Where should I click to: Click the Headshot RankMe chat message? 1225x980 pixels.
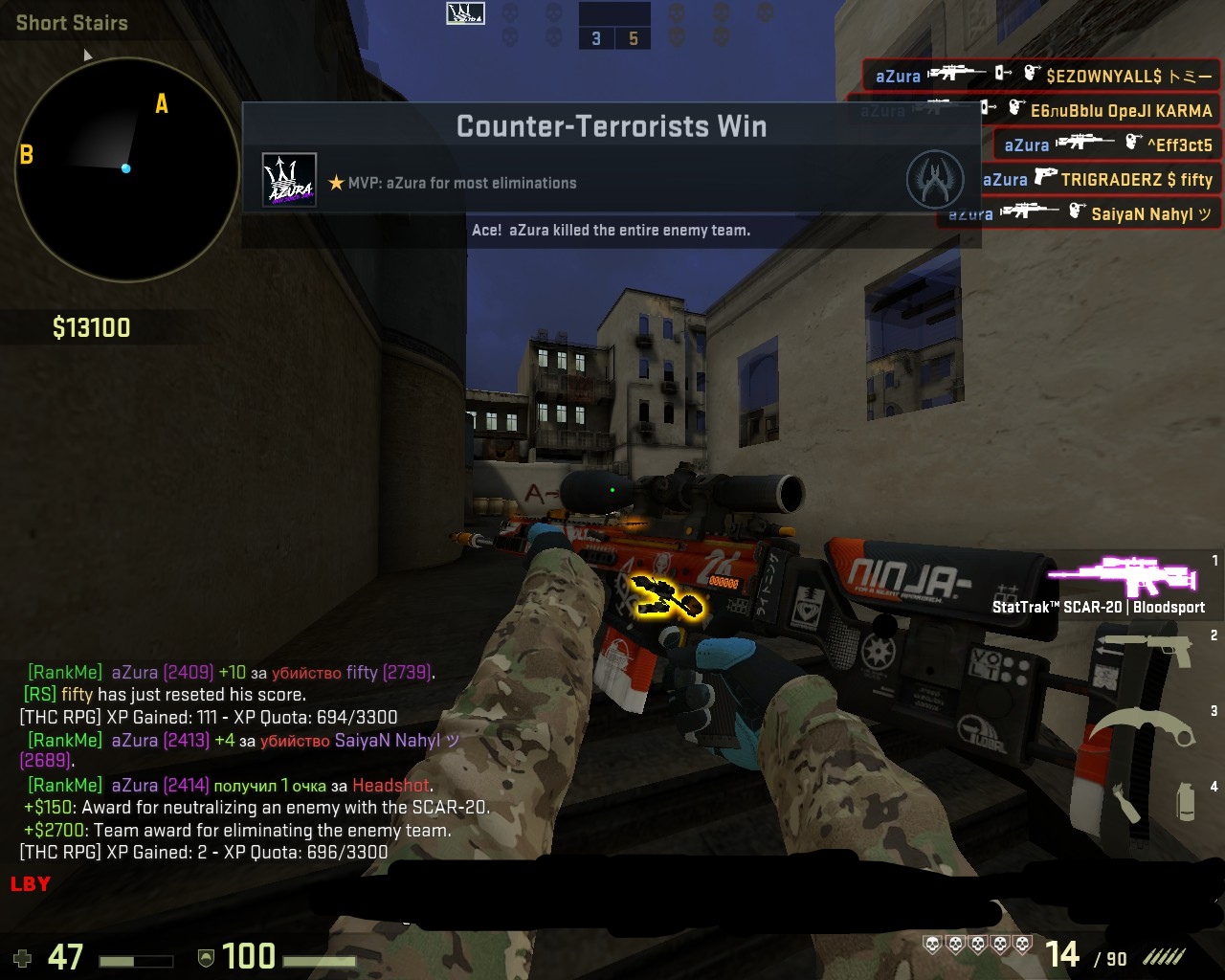[x=230, y=786]
